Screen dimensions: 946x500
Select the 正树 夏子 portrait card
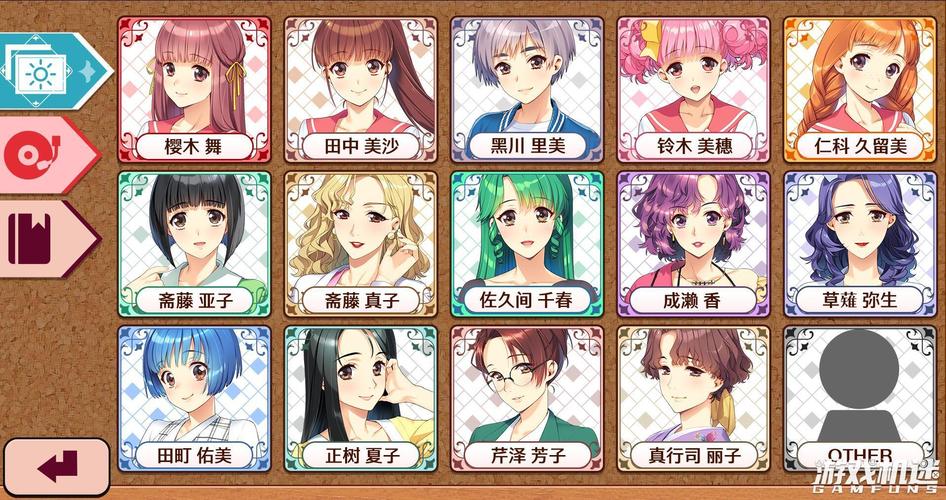tap(360, 398)
